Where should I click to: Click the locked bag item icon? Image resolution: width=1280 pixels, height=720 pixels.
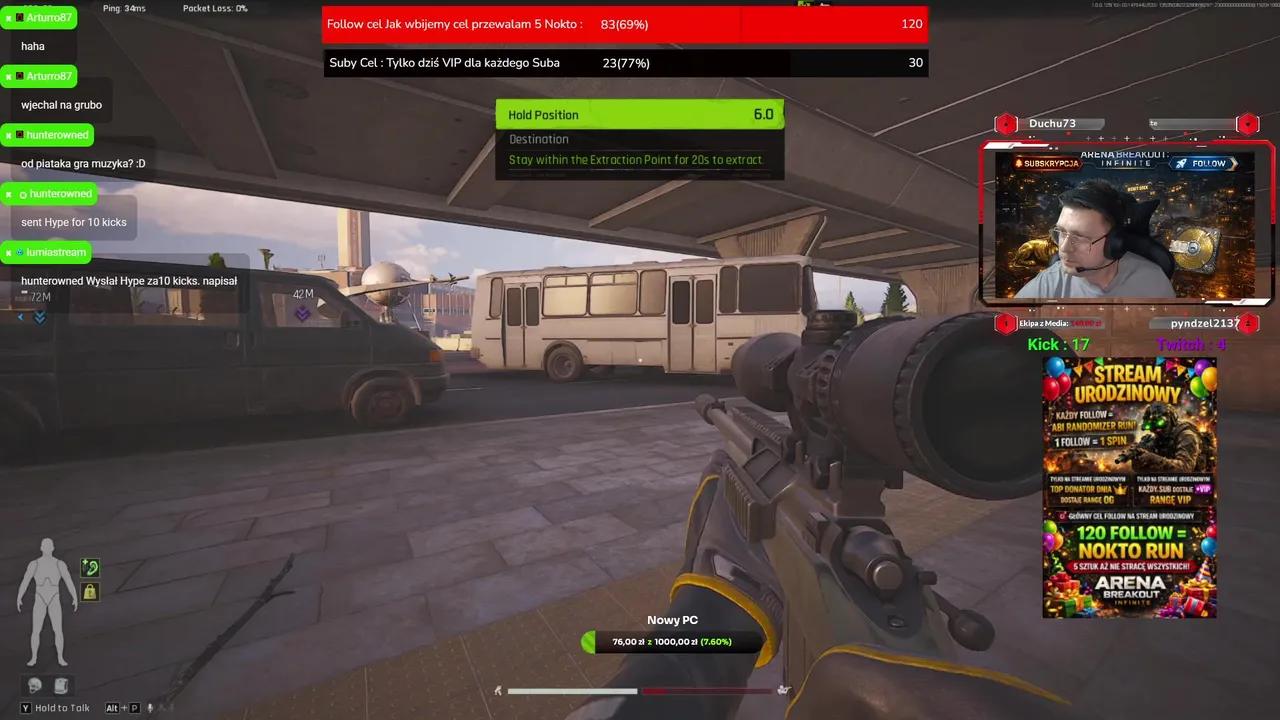click(90, 592)
